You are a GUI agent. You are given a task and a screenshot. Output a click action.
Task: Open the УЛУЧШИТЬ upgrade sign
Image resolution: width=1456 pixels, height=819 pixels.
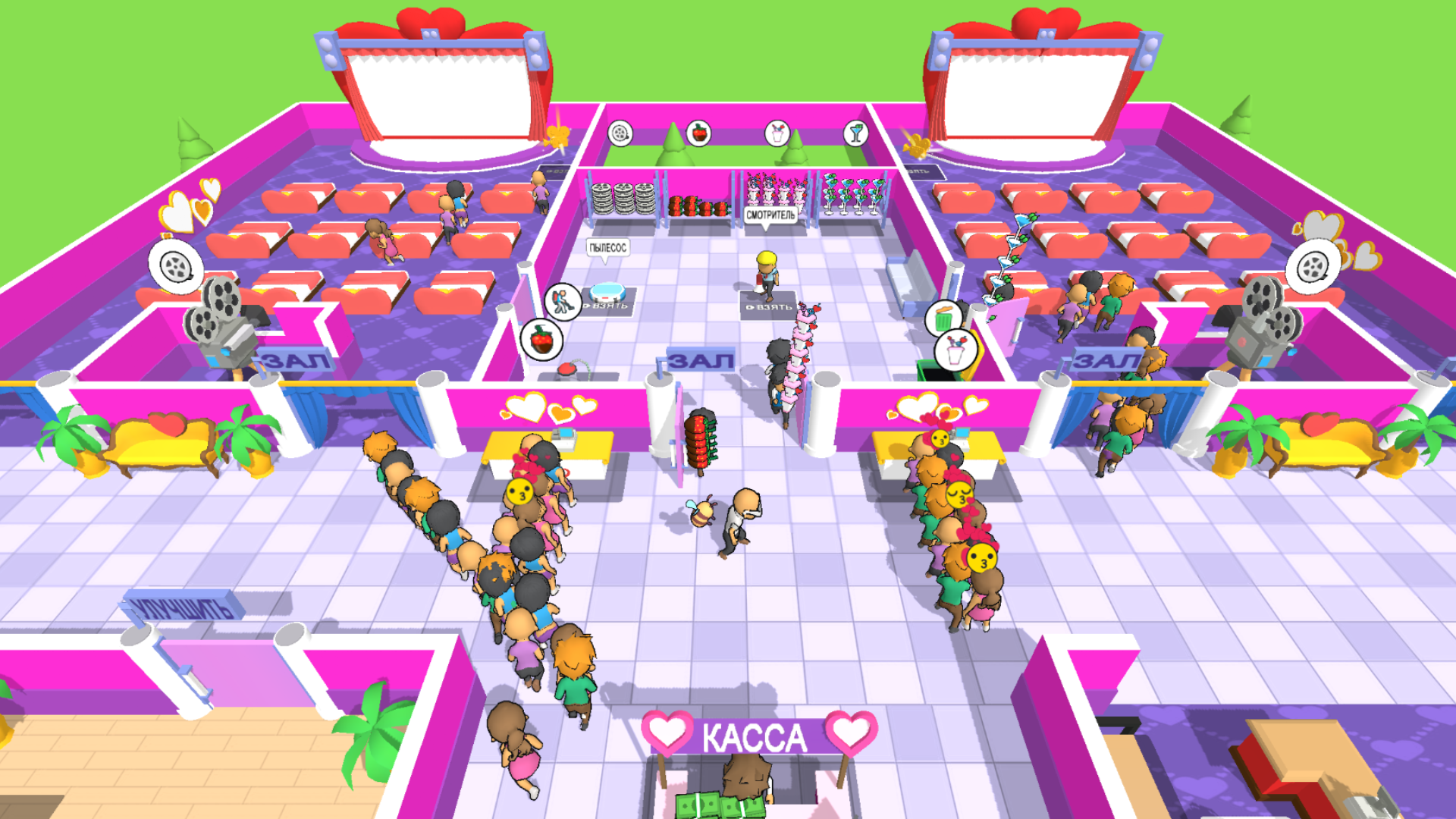pyautogui.click(x=182, y=607)
